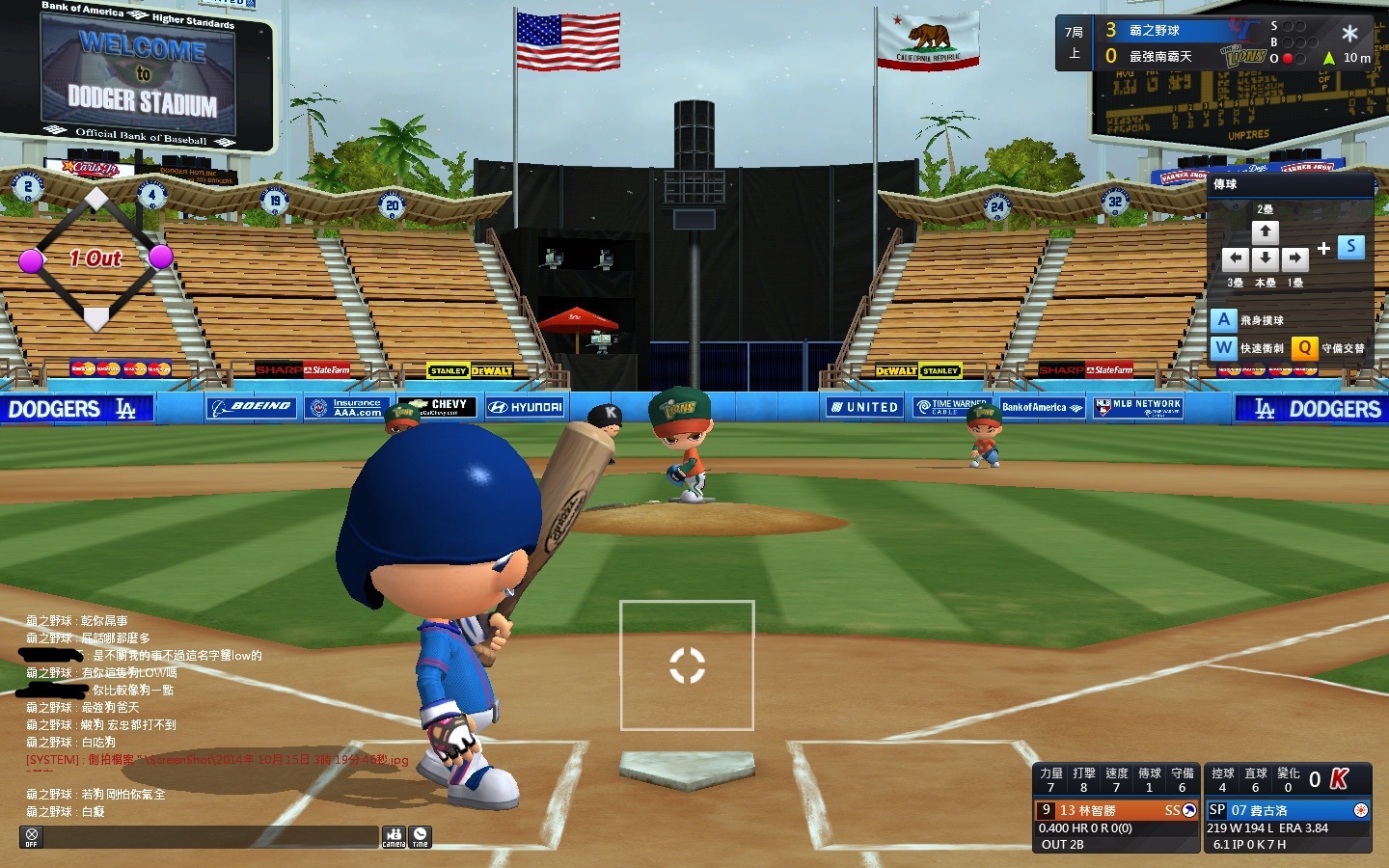Toggle the chat OFF button
Screen dimensions: 1389x868
[32, 836]
